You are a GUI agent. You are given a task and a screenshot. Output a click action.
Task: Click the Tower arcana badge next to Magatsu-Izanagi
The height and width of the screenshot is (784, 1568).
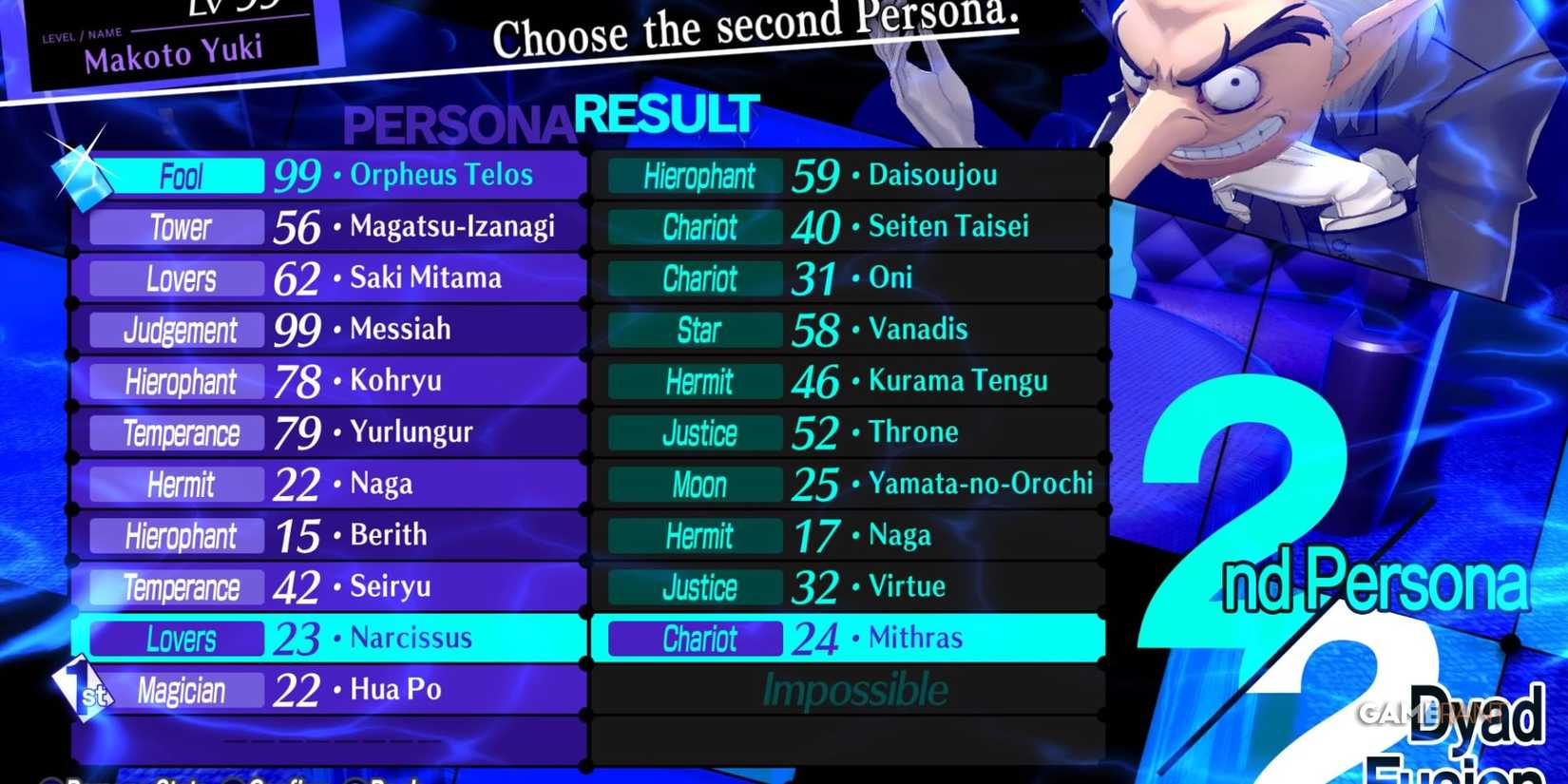tap(176, 226)
